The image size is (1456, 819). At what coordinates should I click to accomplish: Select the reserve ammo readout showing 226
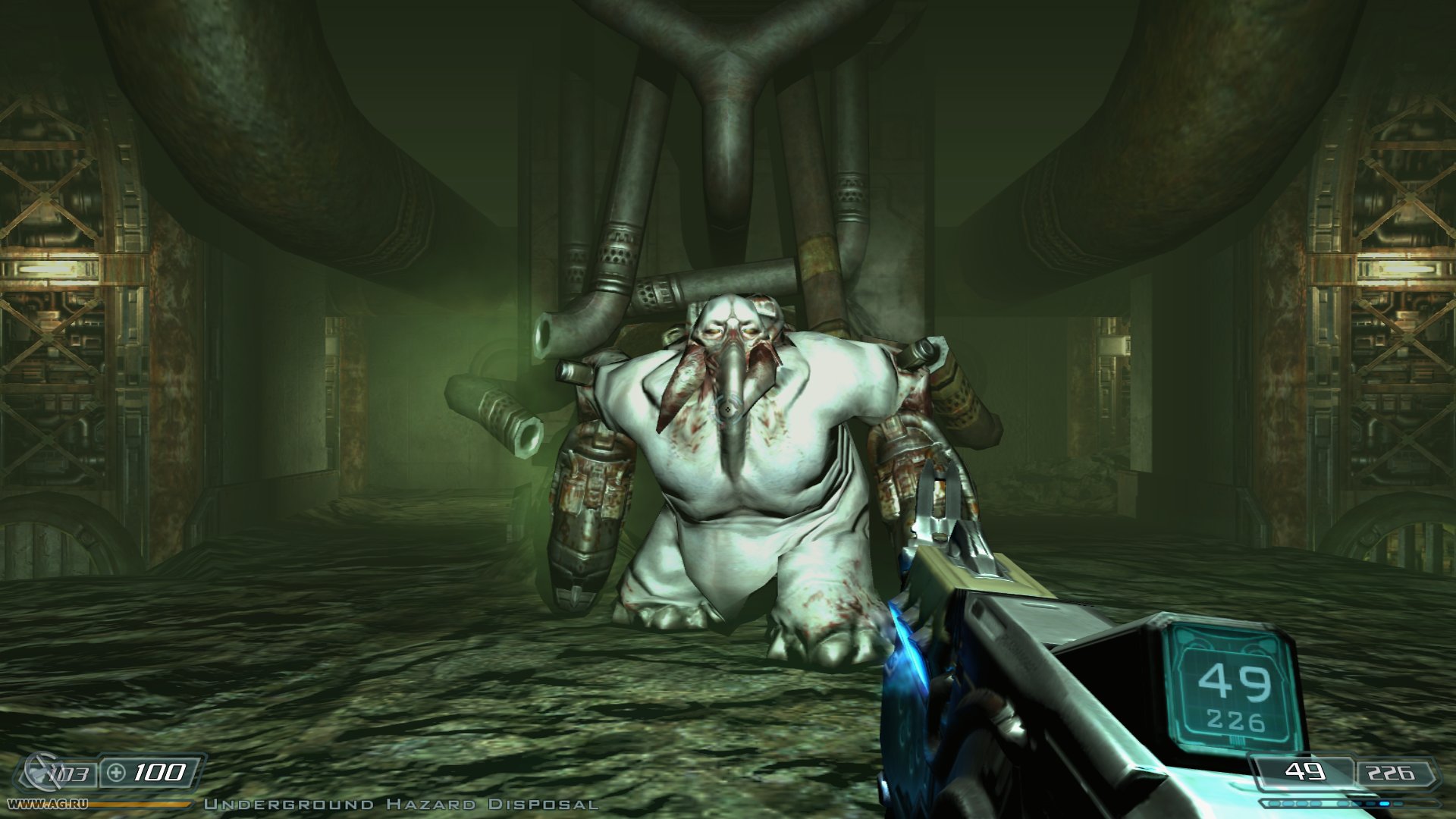1391,770
